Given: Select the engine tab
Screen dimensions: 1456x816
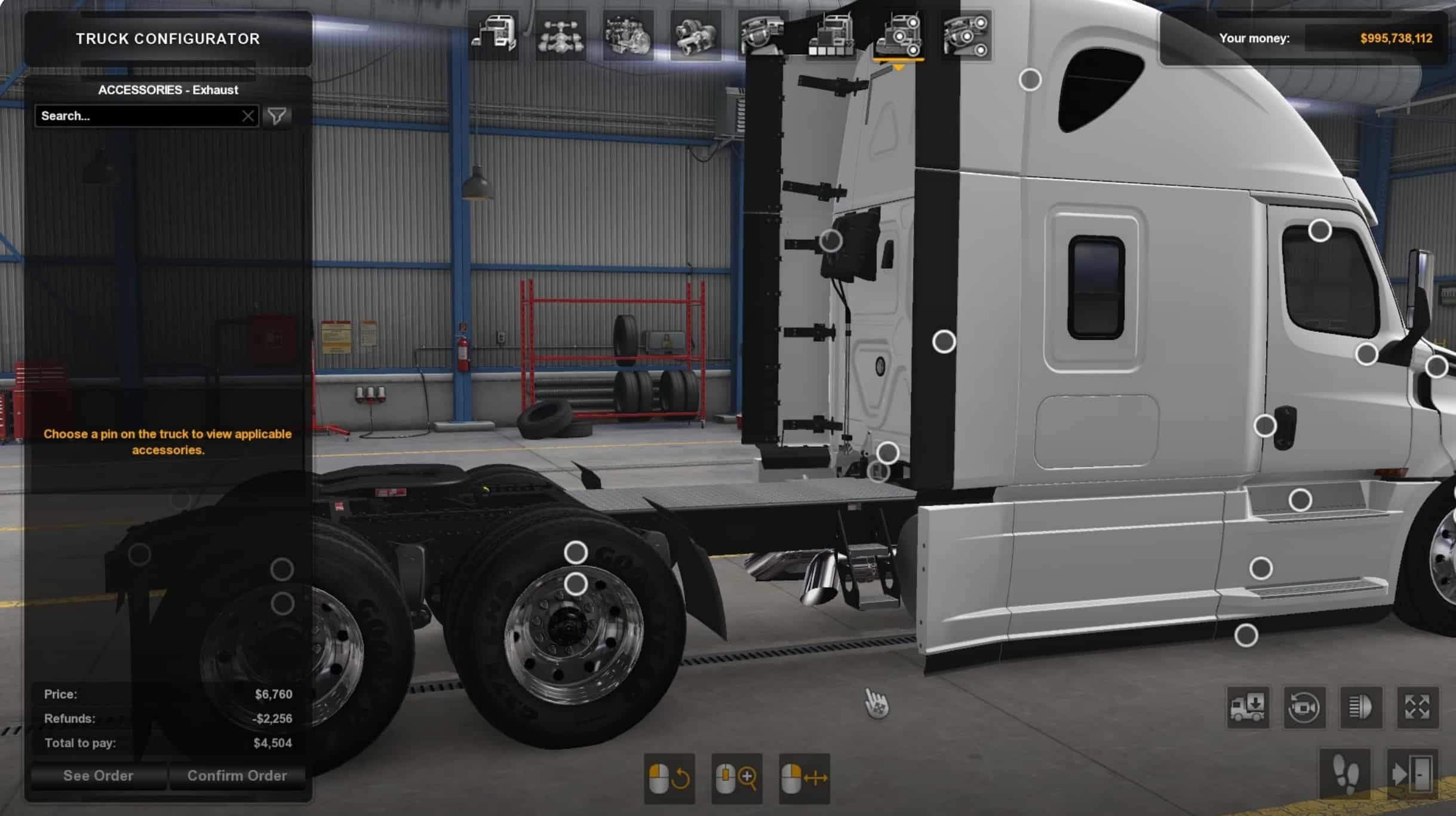Looking at the screenshot, I should pos(628,35).
